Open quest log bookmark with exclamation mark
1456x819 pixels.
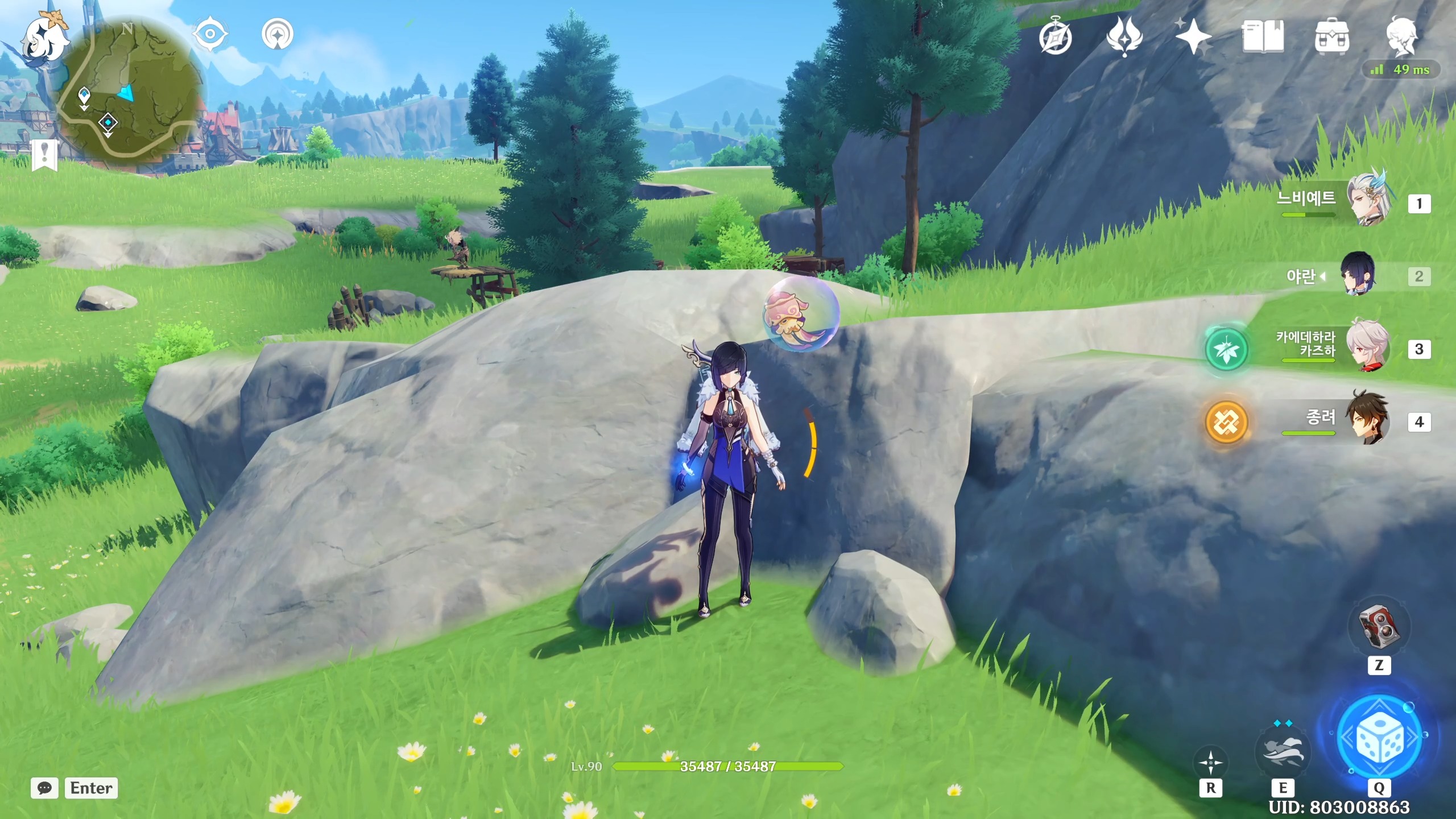click(x=44, y=155)
